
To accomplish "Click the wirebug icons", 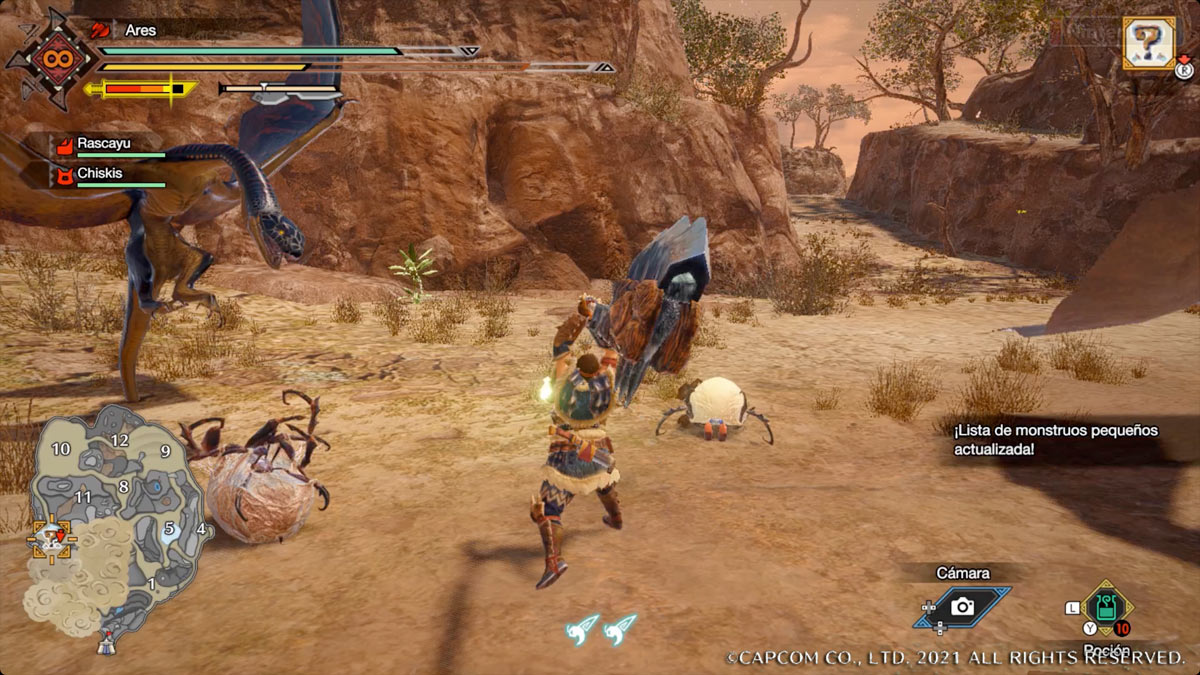I will pos(601,628).
